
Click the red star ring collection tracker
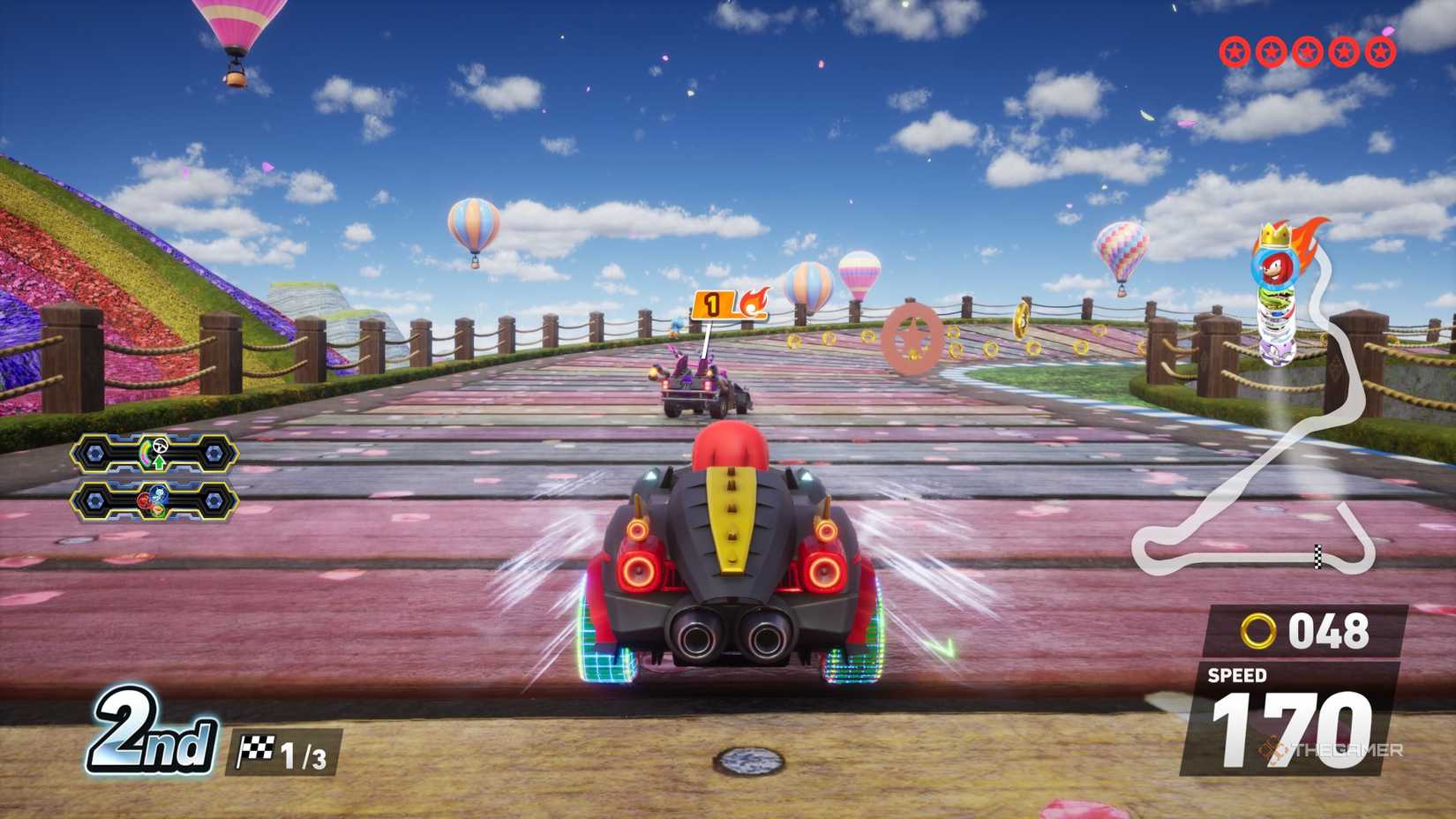pos(1307,52)
